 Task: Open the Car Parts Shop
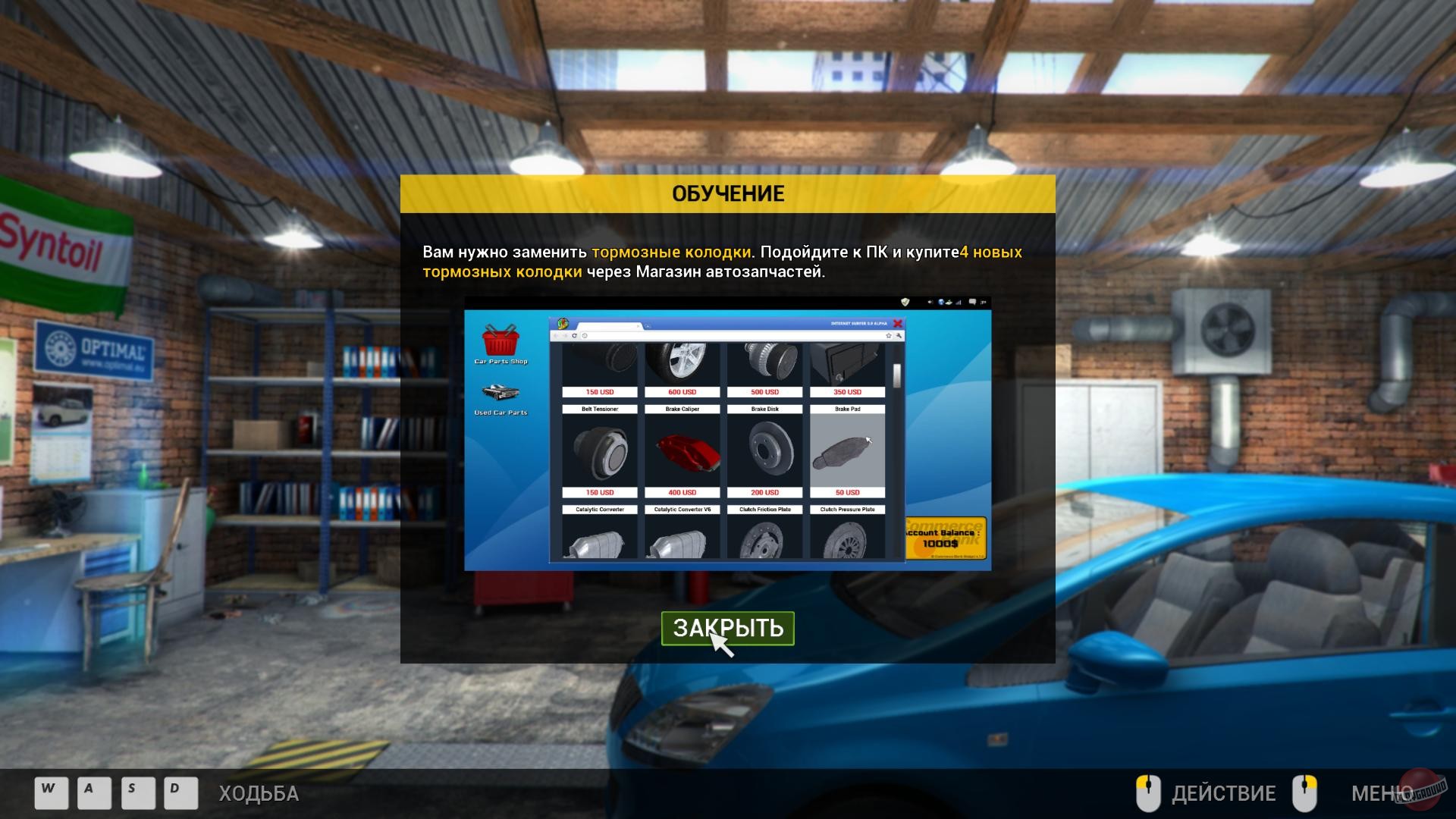(501, 343)
